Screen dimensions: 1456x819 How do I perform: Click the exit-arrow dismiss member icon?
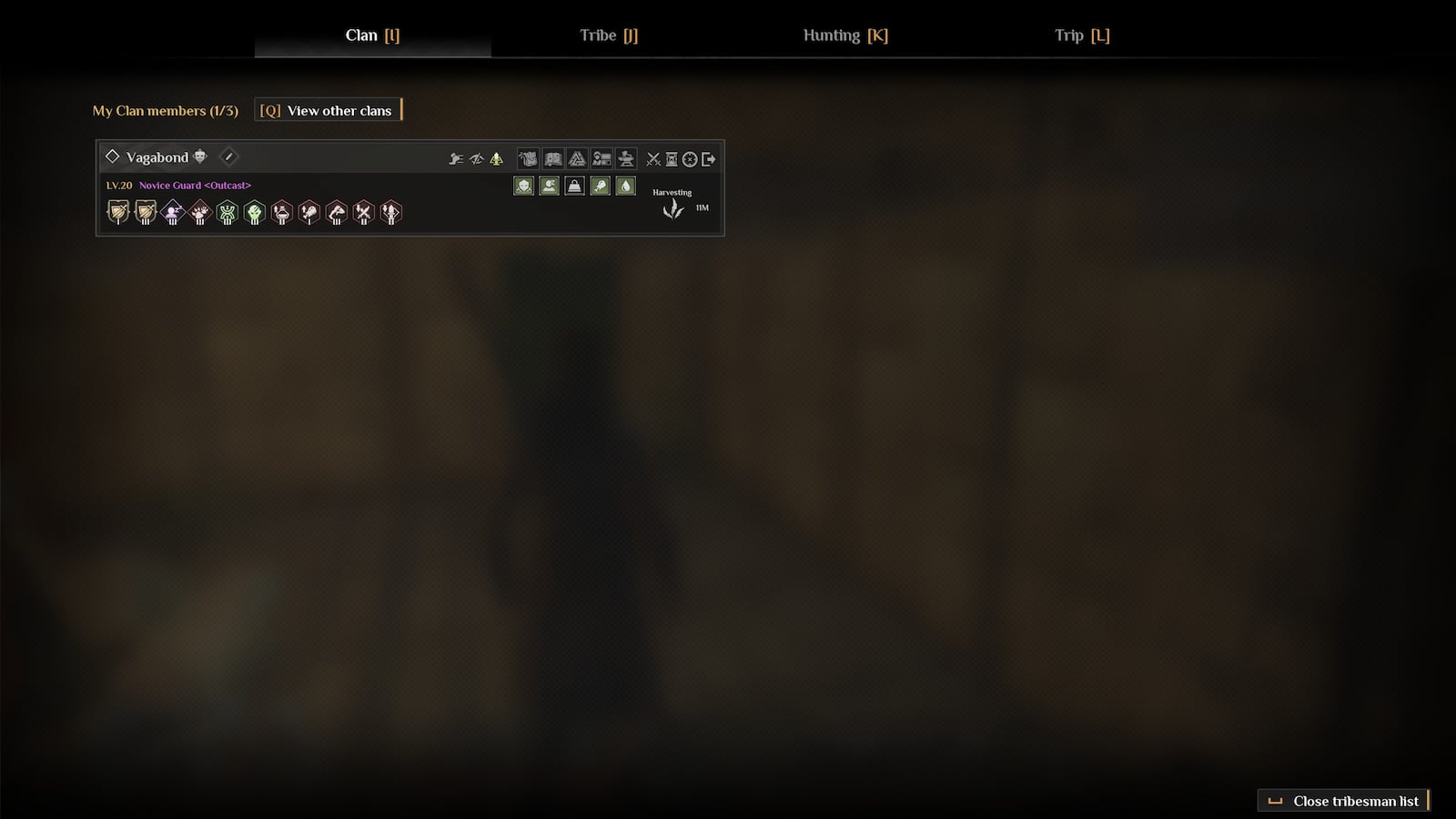coord(709,157)
